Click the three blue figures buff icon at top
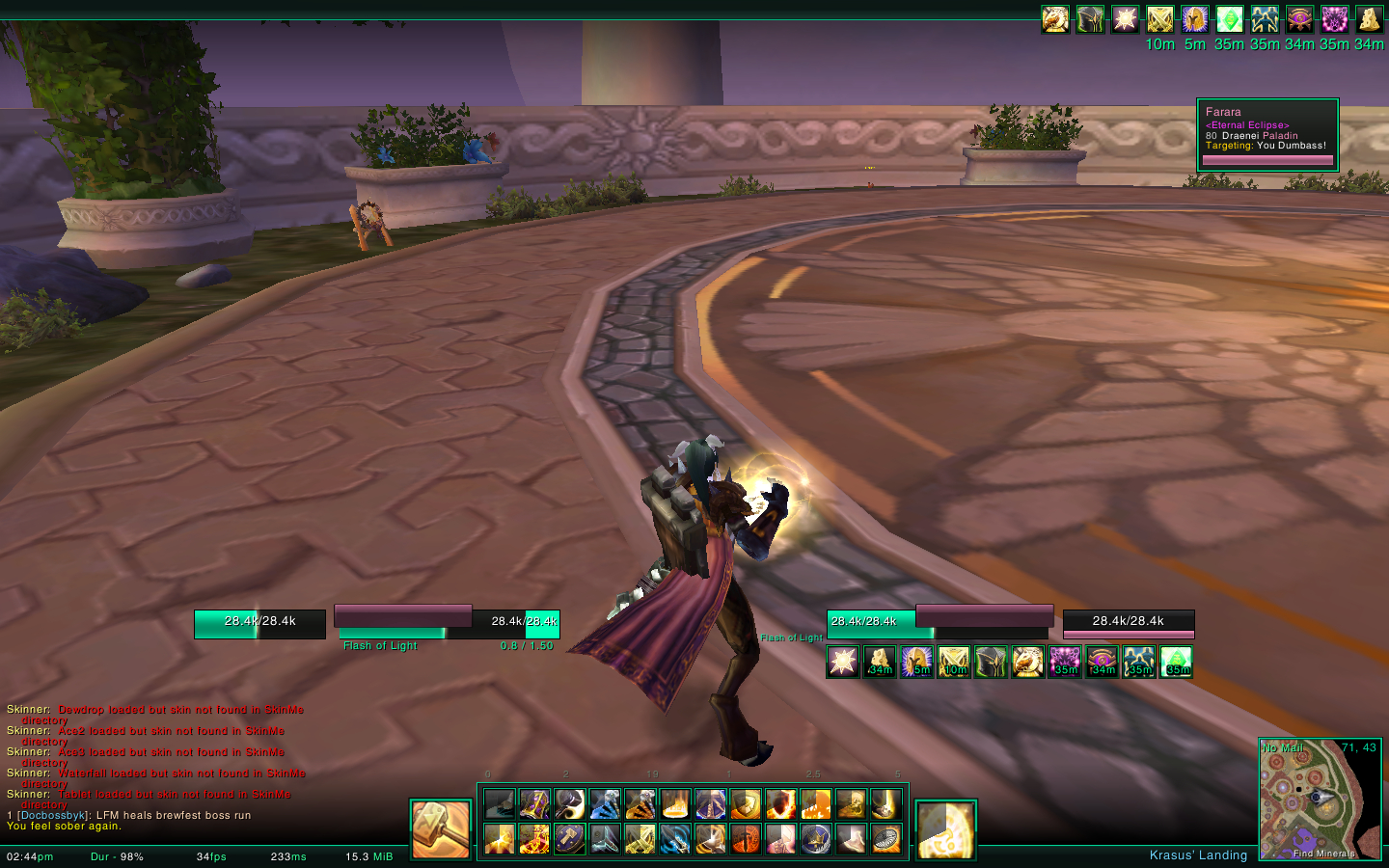This screenshot has height=868, width=1389. tap(1265, 19)
